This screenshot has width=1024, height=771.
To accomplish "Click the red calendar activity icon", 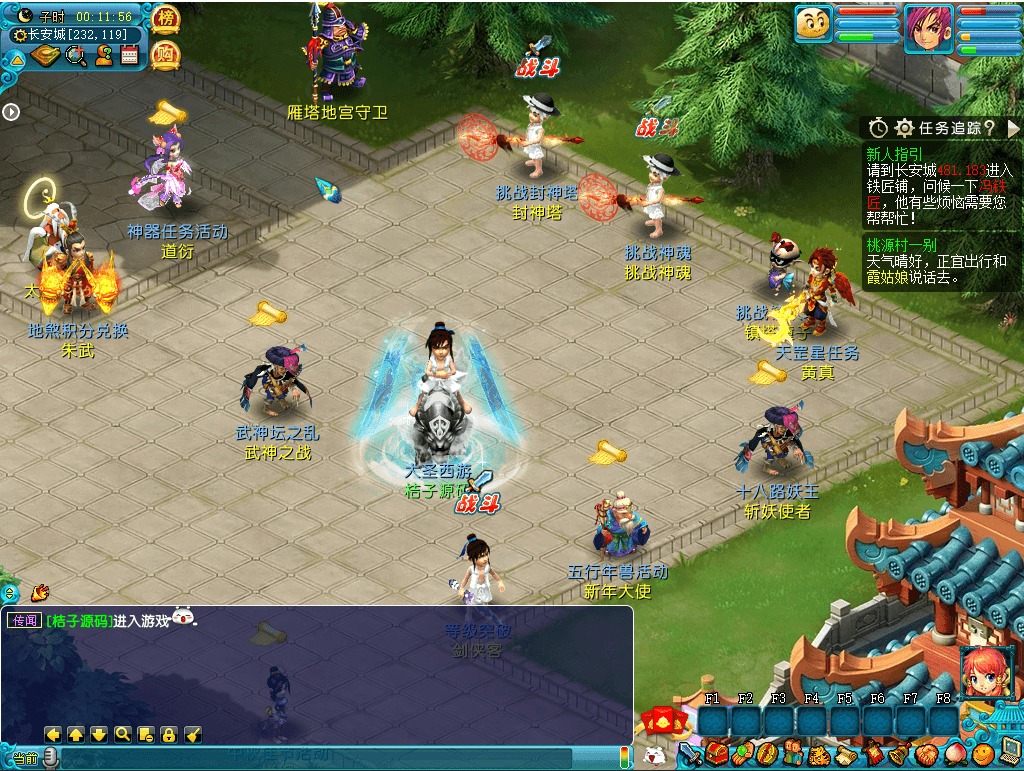I will point(129,56).
